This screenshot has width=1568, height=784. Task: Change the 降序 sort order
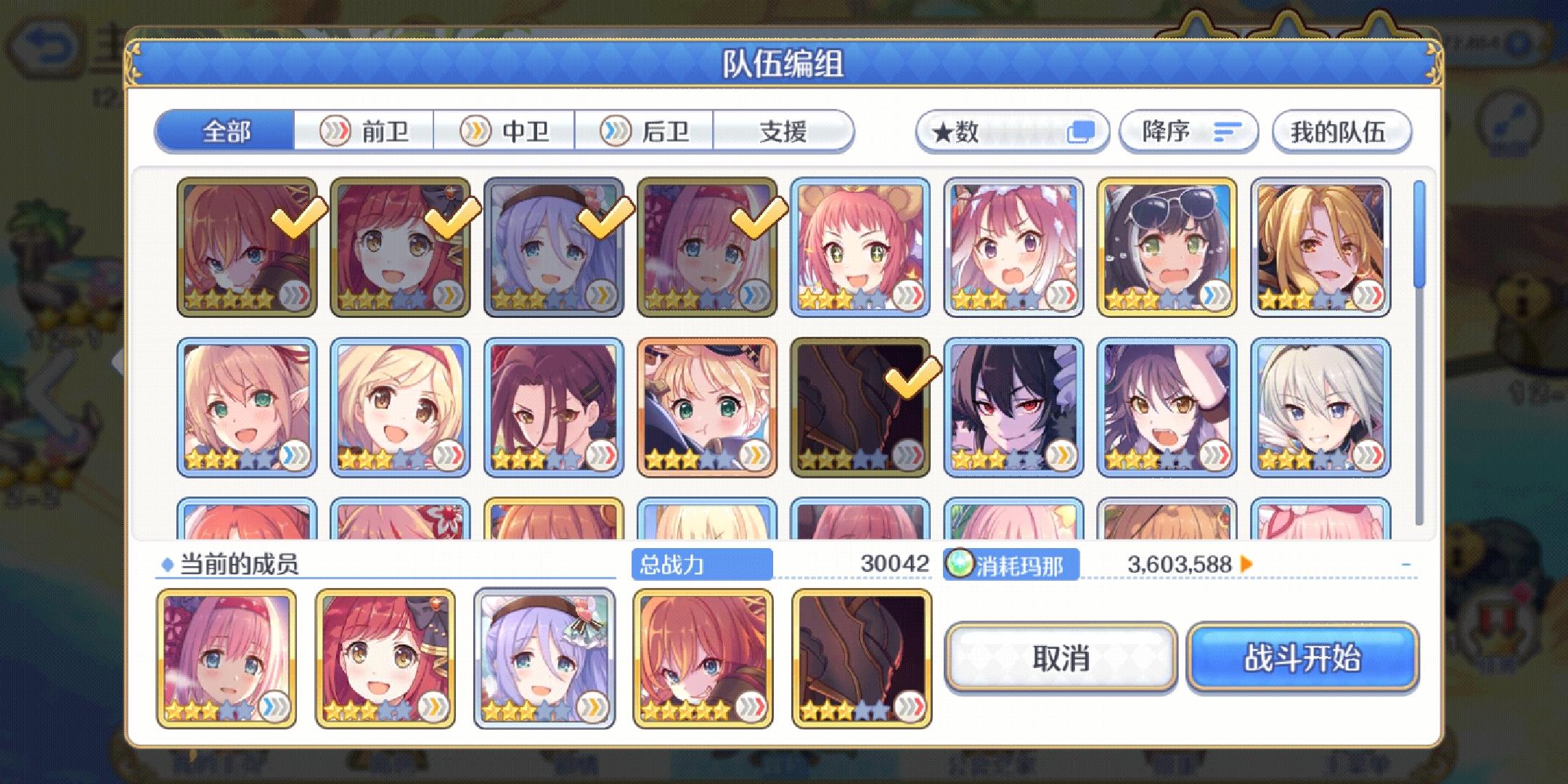(1188, 131)
